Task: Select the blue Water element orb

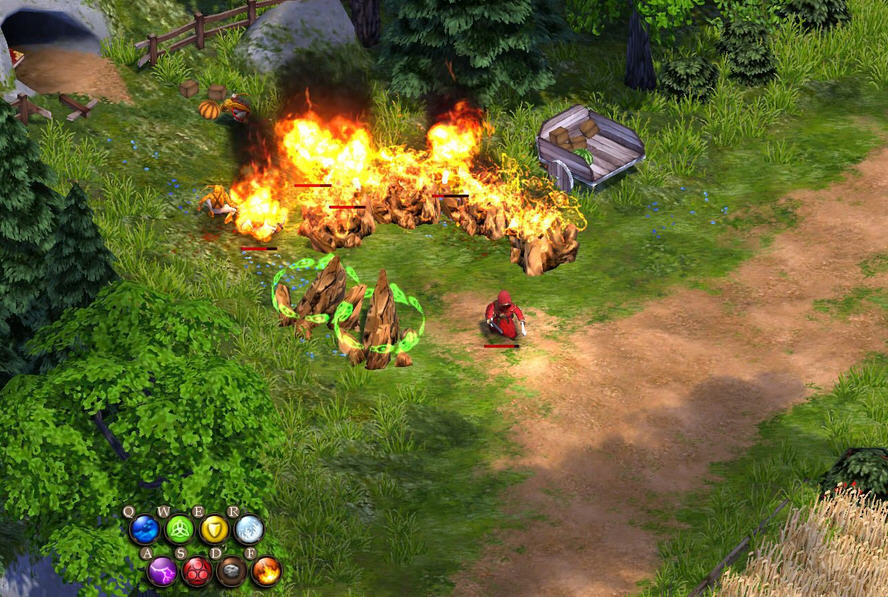Action: click(144, 529)
